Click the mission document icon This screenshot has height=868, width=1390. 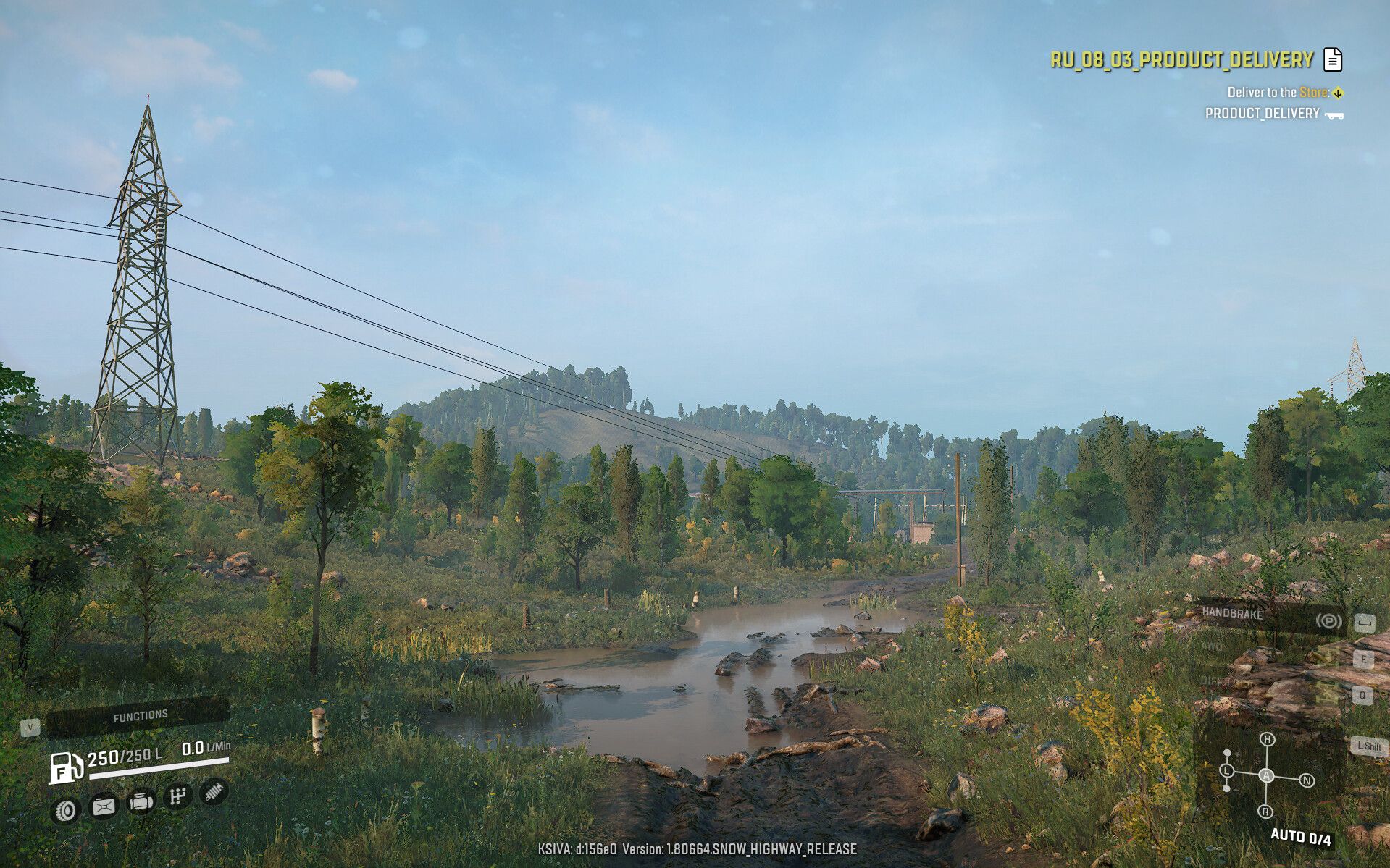pyautogui.click(x=1333, y=59)
